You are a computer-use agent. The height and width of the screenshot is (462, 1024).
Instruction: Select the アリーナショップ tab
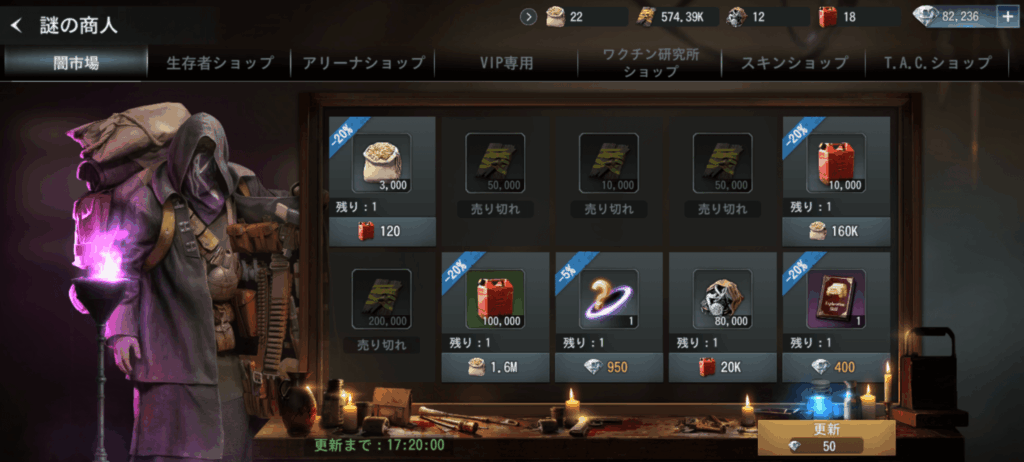[x=364, y=63]
